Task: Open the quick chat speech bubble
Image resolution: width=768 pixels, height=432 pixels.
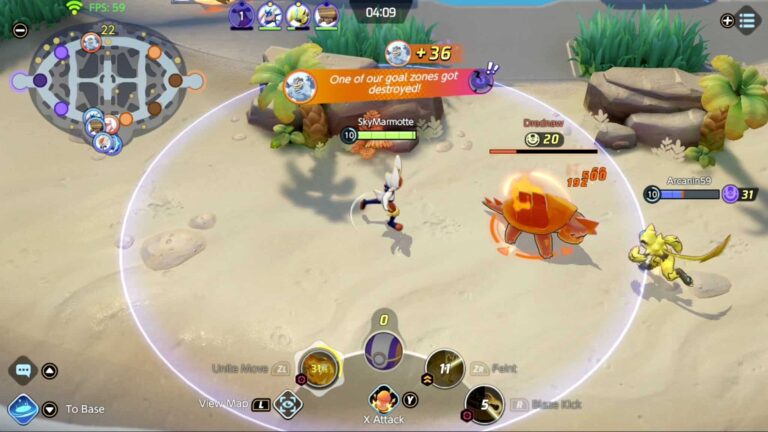Action: [23, 370]
